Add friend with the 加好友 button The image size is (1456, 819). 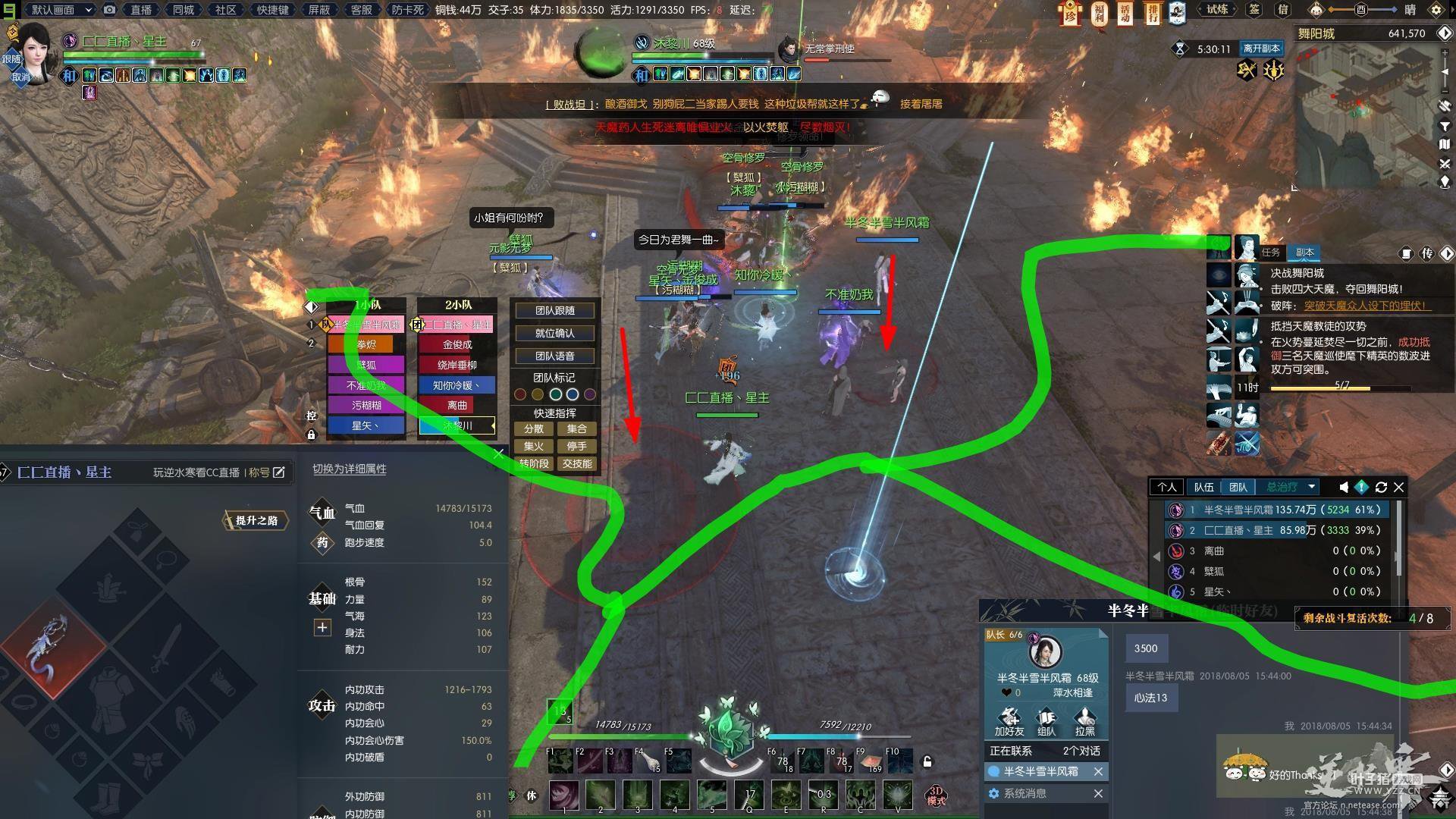click(1009, 722)
